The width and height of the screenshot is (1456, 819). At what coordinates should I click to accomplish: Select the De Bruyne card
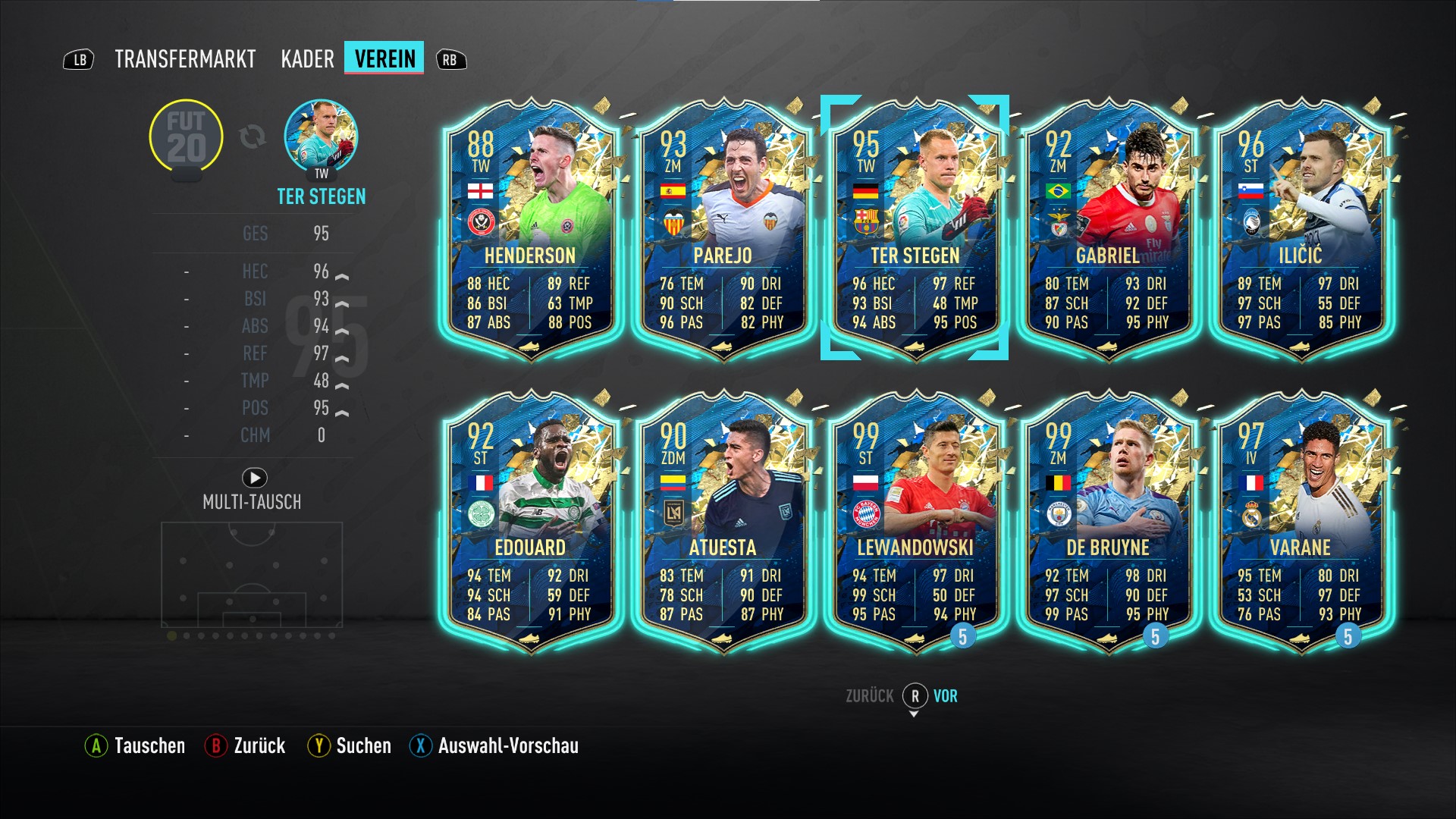click(x=1107, y=520)
